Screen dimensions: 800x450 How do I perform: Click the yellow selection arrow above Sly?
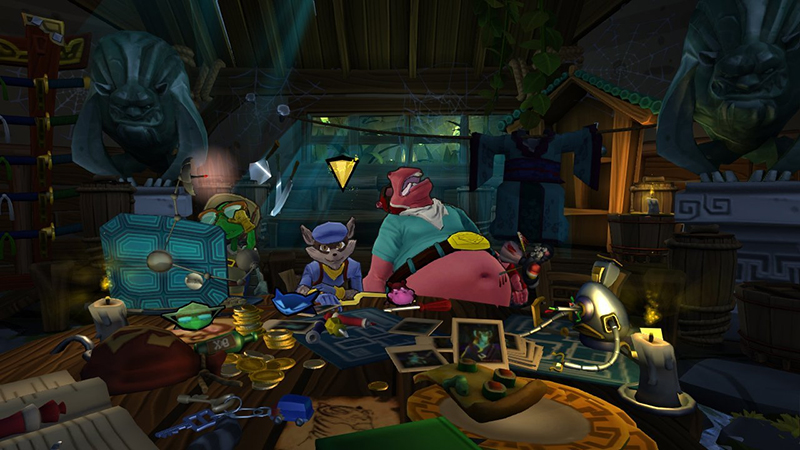click(343, 173)
